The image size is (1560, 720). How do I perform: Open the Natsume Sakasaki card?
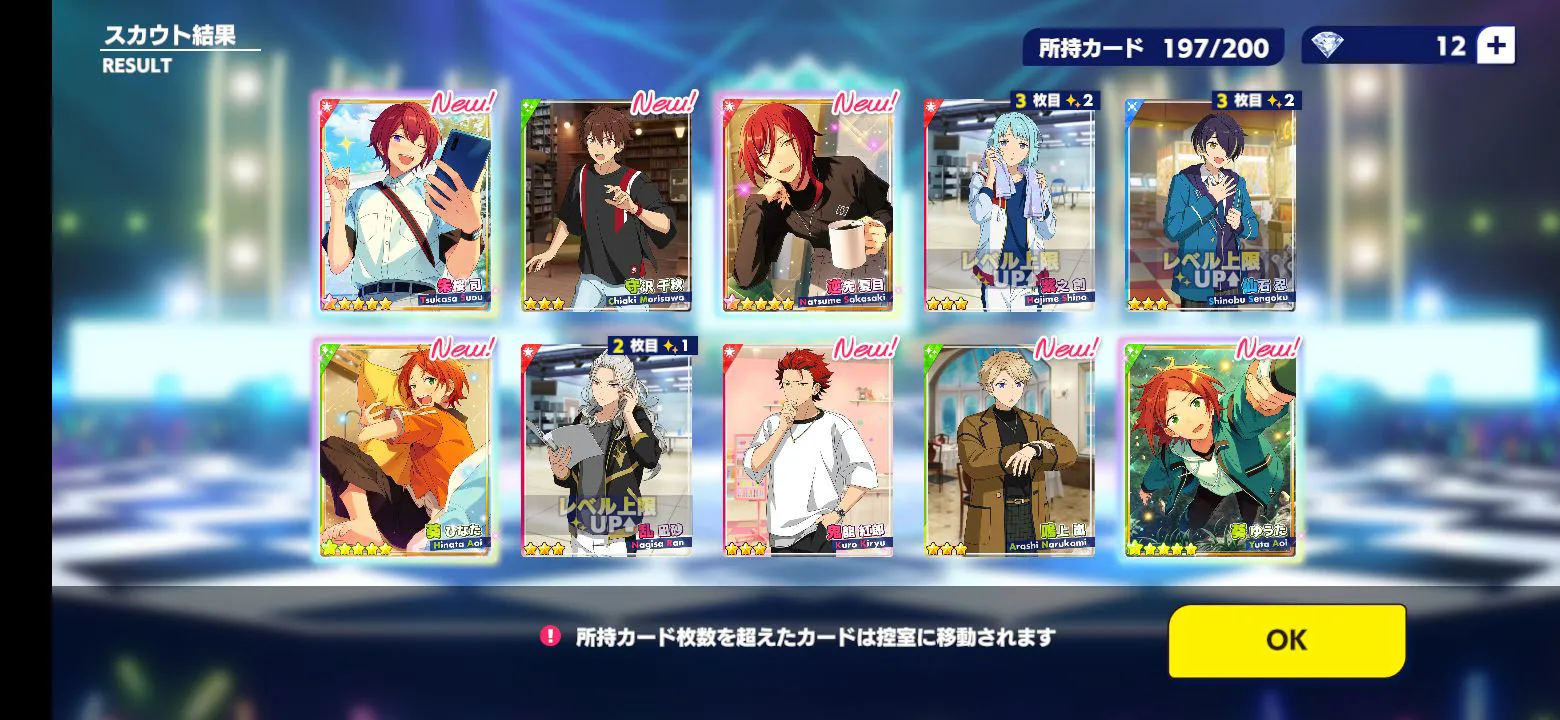click(808, 205)
